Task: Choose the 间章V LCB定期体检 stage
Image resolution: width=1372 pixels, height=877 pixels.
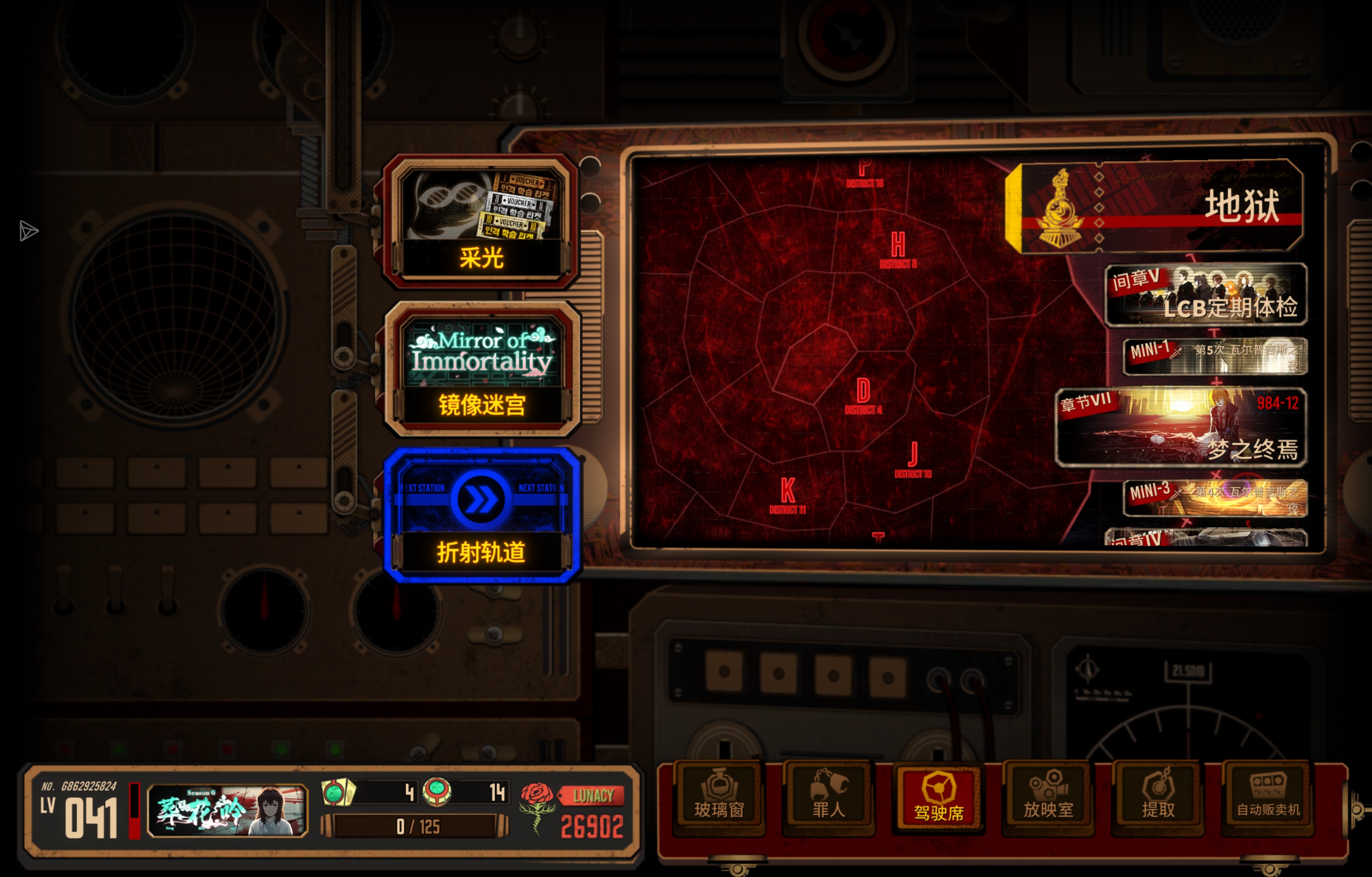Action: click(x=1205, y=295)
